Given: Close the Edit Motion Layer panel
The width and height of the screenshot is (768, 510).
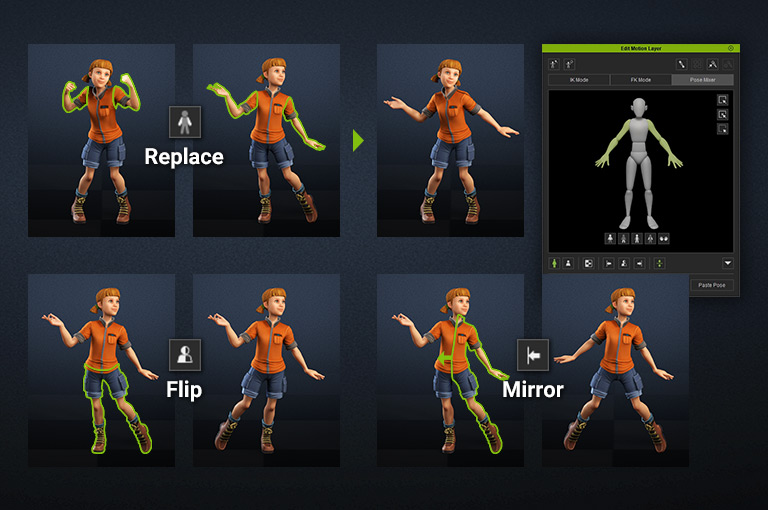Looking at the screenshot, I should pos(730,48).
